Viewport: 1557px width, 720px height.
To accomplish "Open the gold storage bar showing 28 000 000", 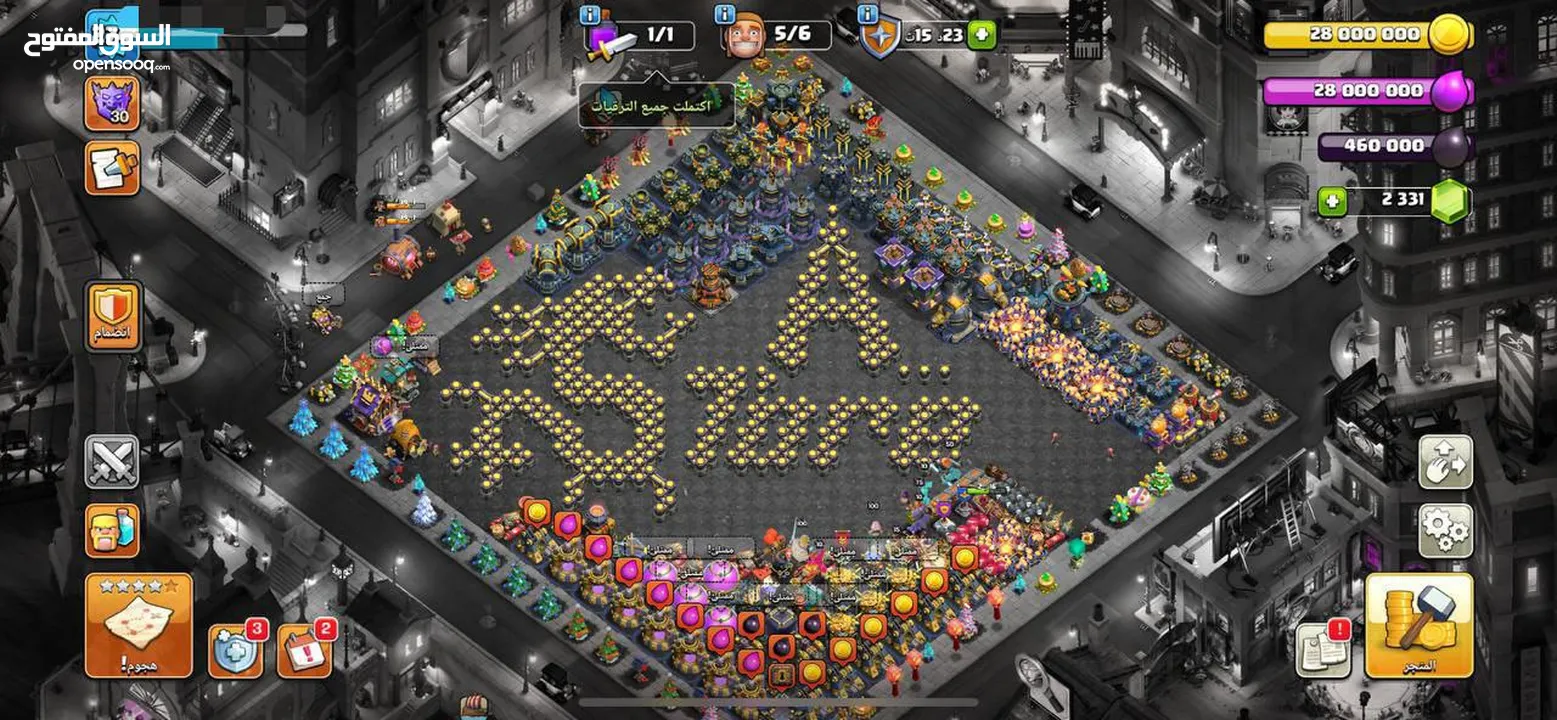I will 1365,35.
